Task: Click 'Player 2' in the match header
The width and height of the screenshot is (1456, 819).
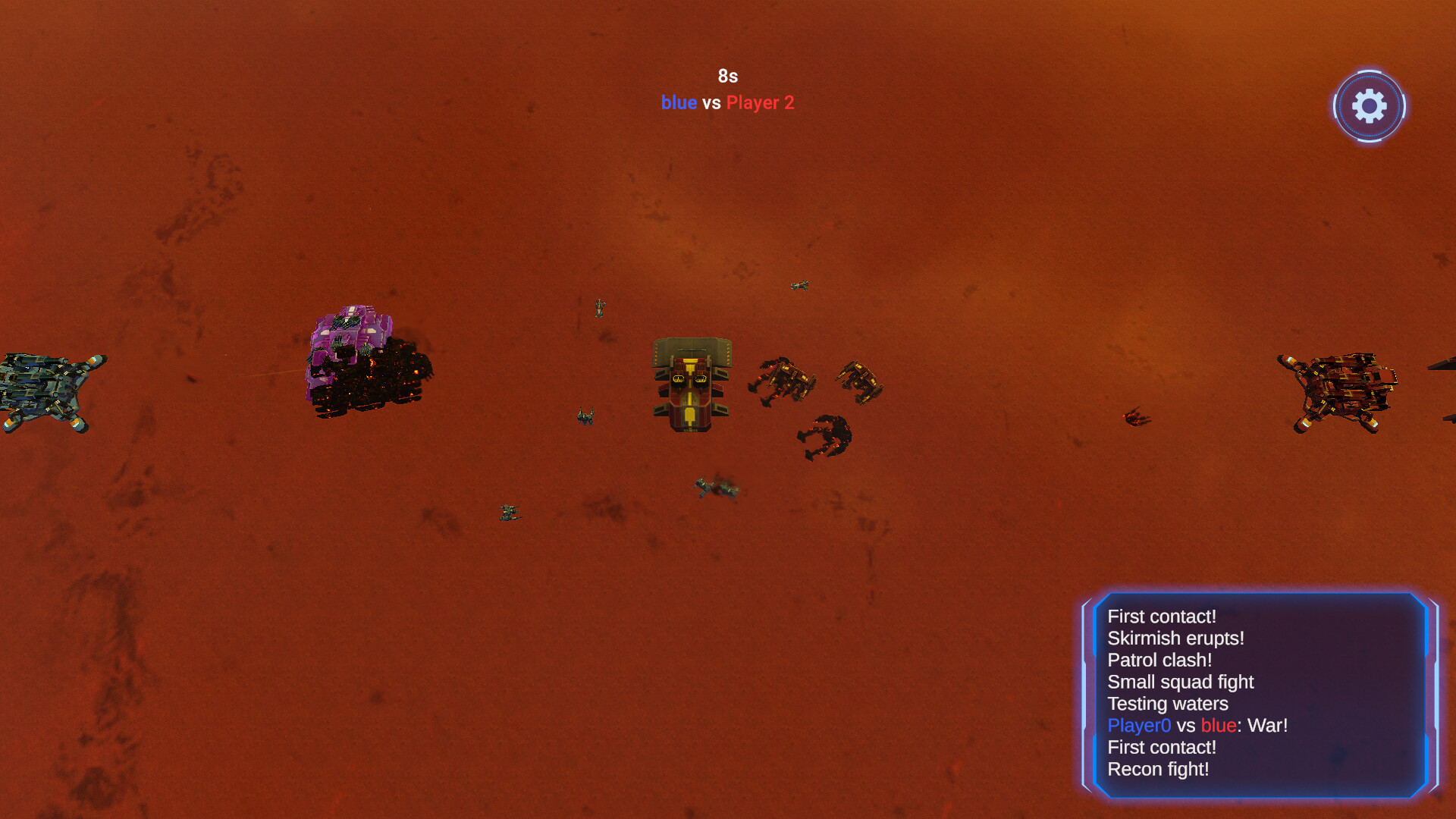Action: (759, 103)
